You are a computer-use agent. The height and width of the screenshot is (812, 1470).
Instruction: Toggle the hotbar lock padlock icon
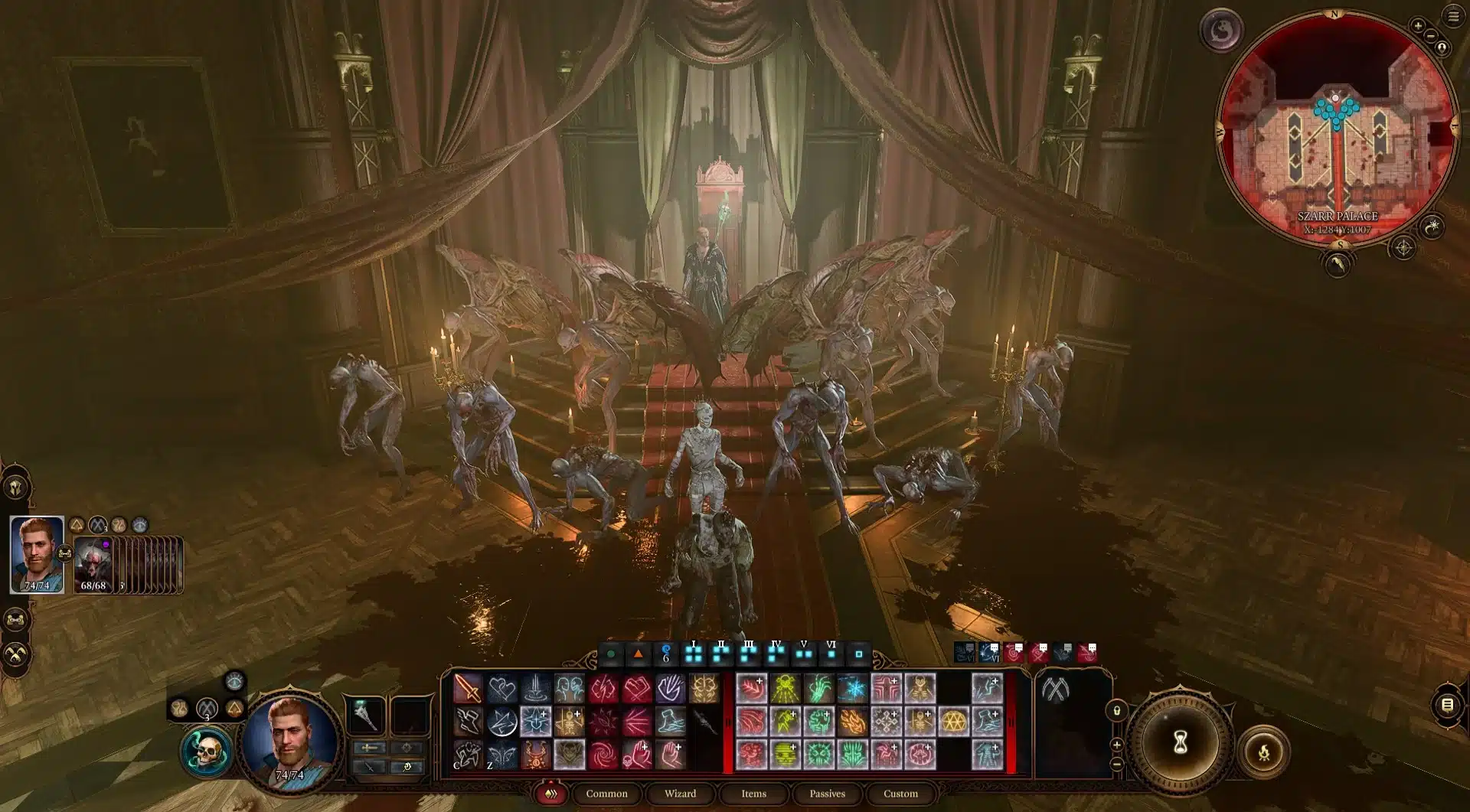pyautogui.click(x=1117, y=711)
